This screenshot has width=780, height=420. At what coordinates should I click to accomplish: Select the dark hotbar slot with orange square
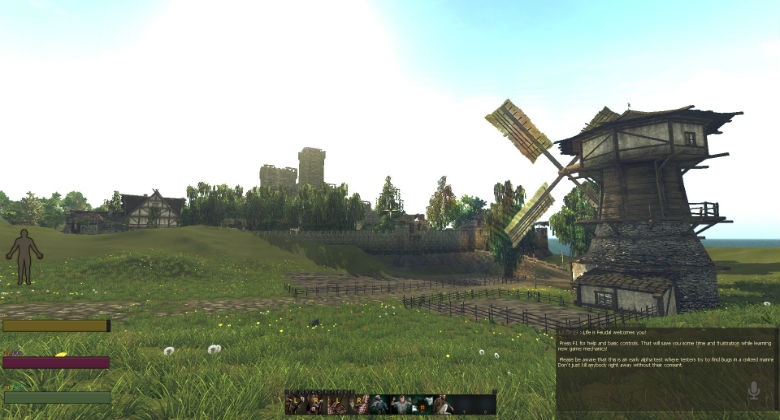422,404
